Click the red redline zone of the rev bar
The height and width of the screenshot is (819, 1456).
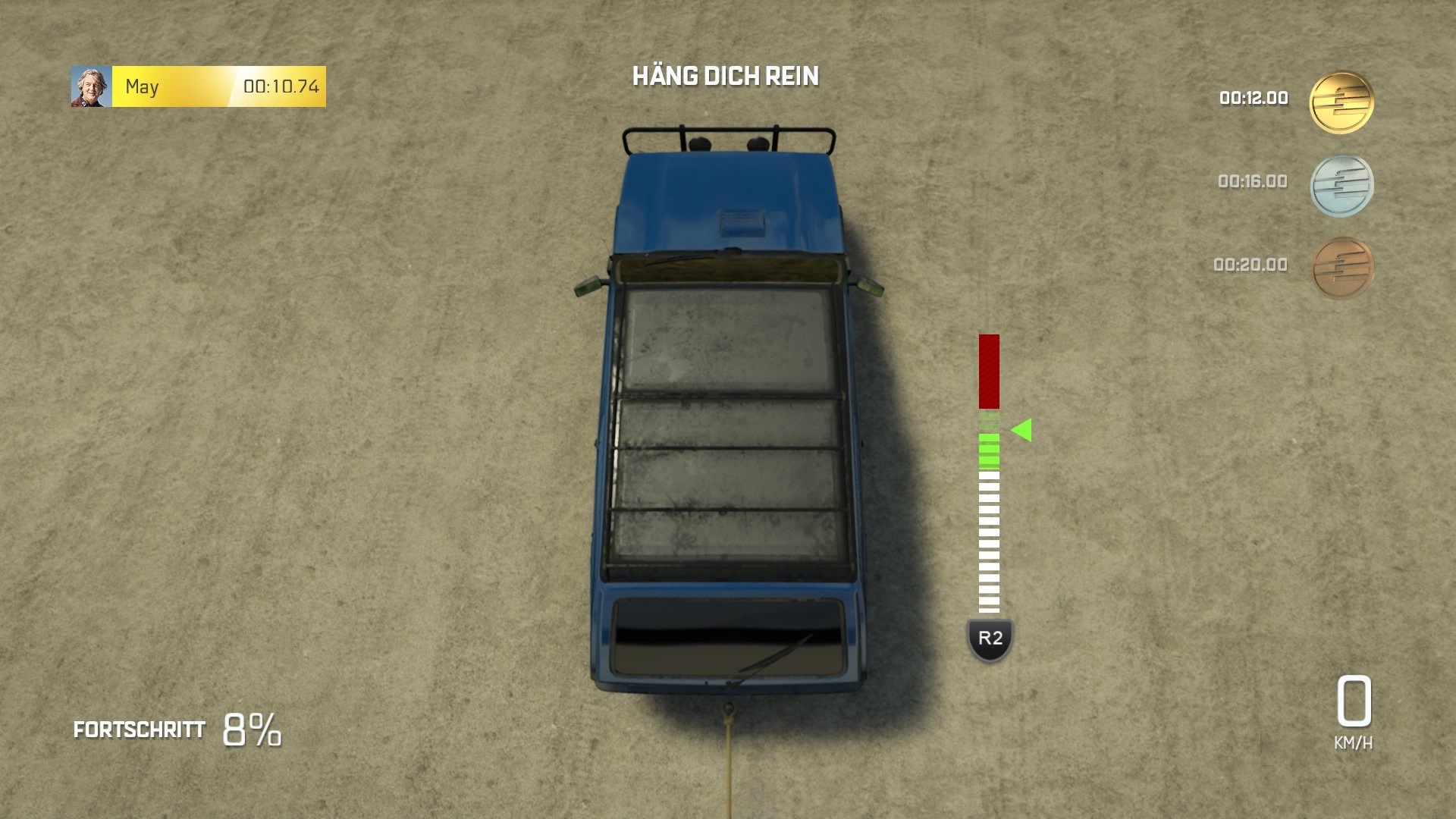coord(988,372)
